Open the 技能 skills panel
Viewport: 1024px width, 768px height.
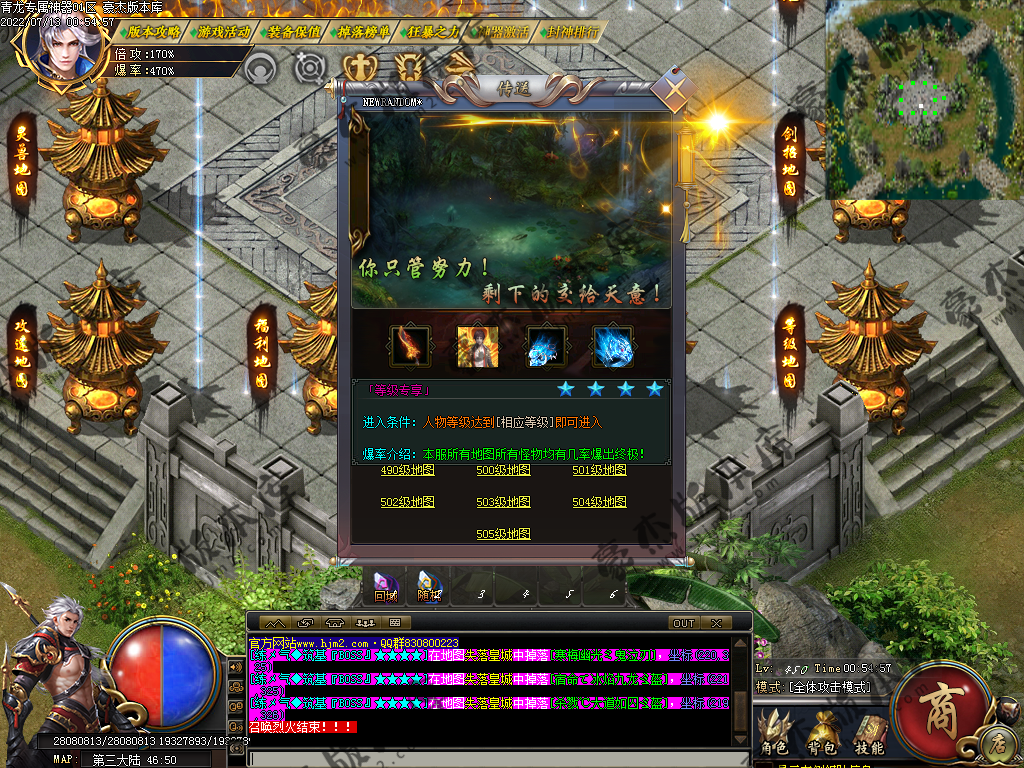point(869,734)
